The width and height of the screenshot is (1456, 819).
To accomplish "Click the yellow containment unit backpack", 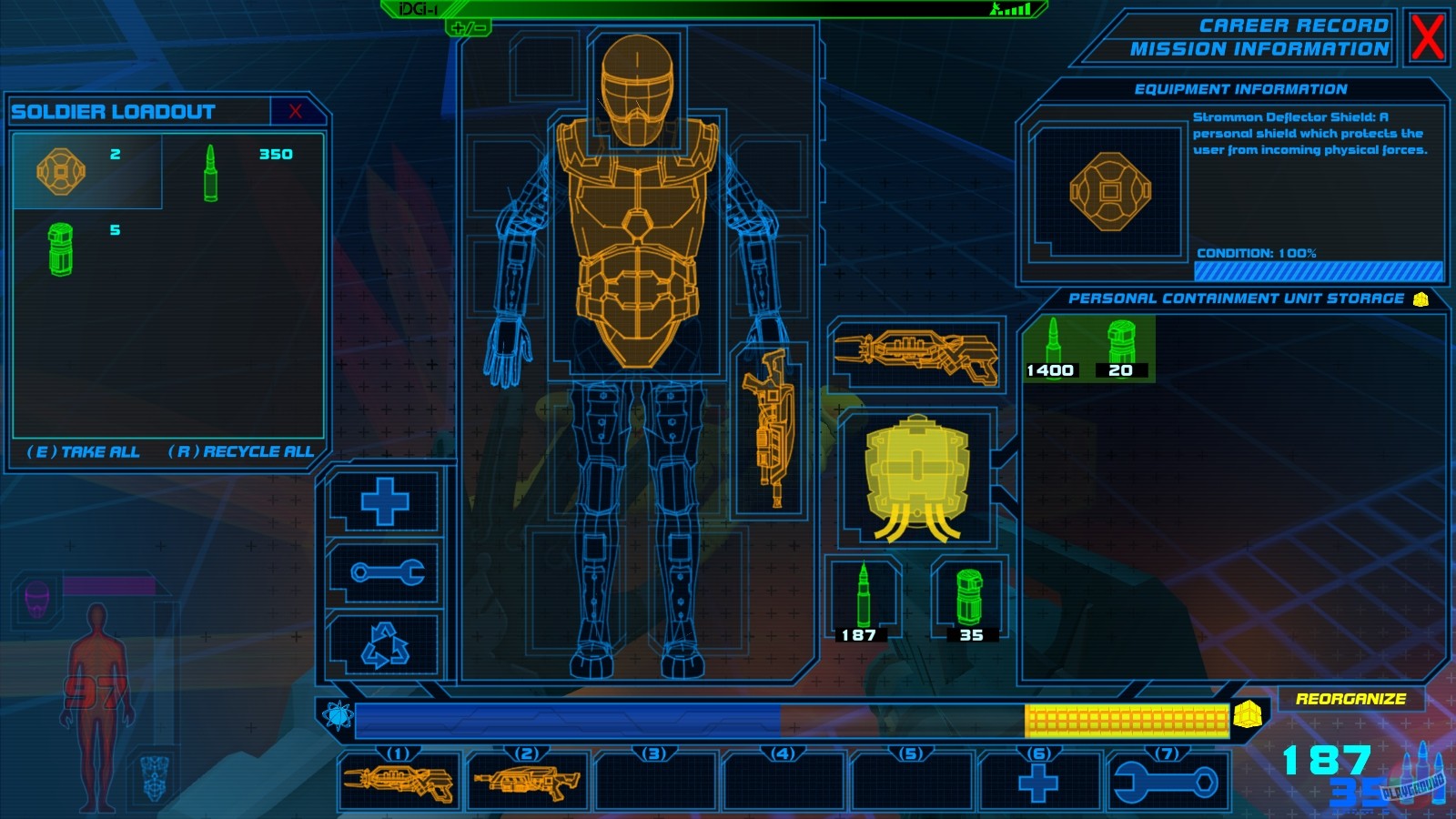I will (x=919, y=470).
